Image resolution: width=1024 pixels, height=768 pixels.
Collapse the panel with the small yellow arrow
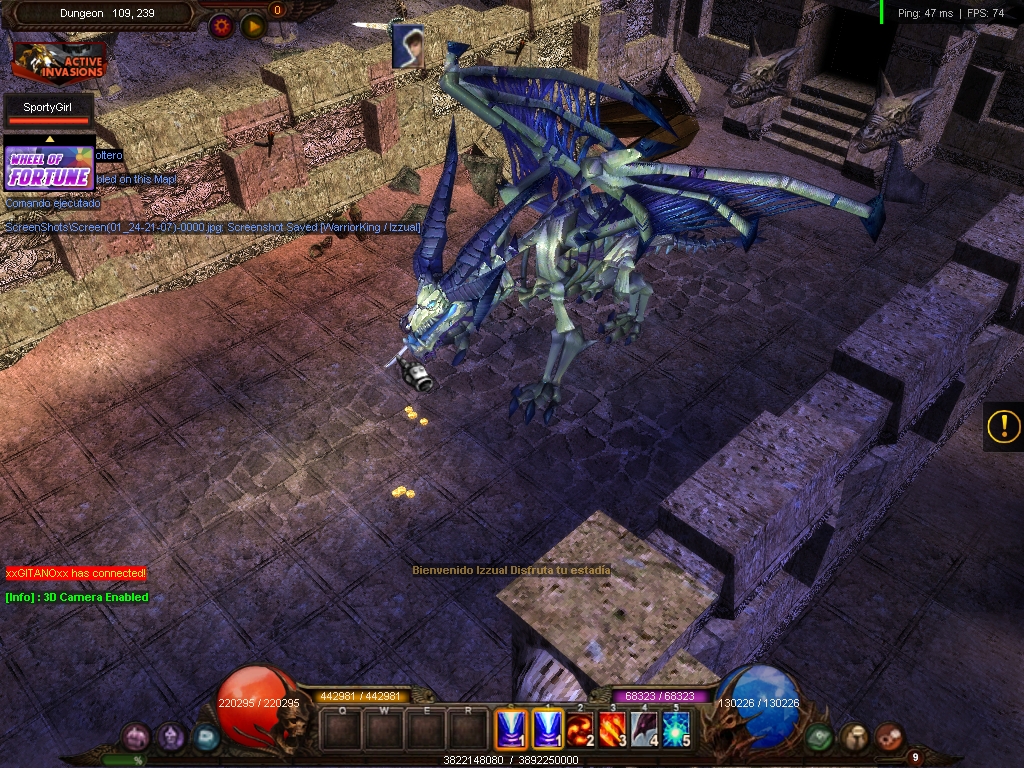50,139
